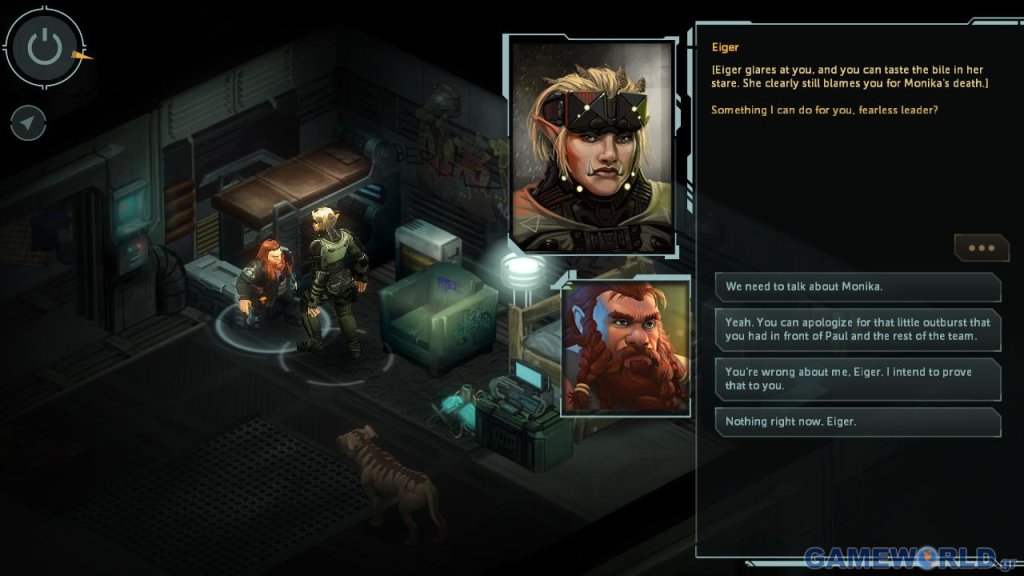Viewport: 1024px width, 576px height.
Task: Open the power button system menu
Action: pyautogui.click(x=43, y=46)
